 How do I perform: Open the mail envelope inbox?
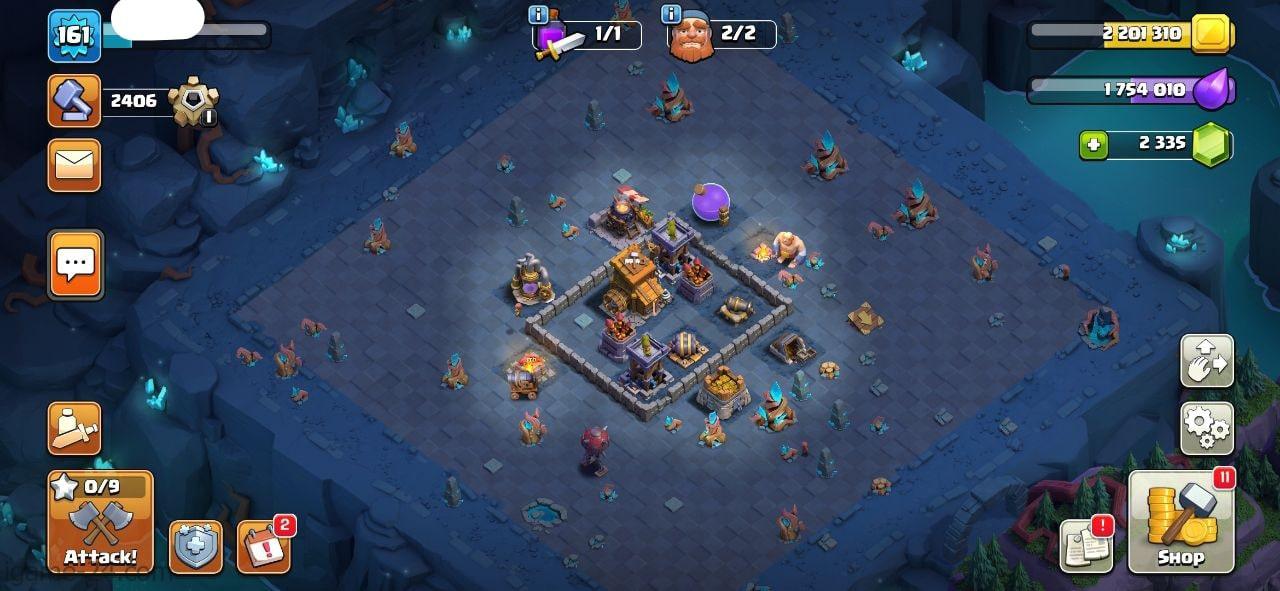(x=74, y=165)
